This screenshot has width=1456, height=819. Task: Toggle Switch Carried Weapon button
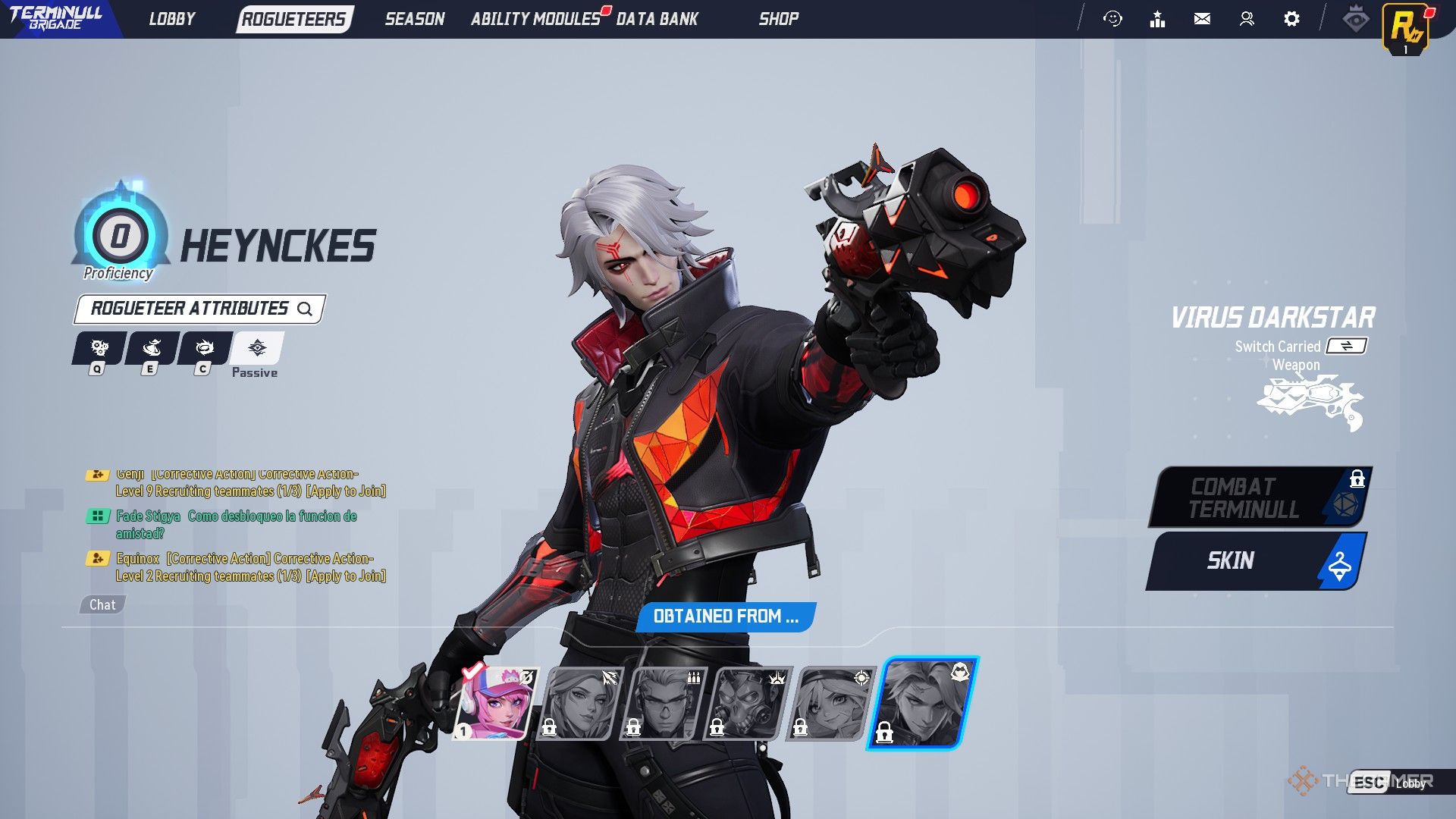pyautogui.click(x=1346, y=346)
